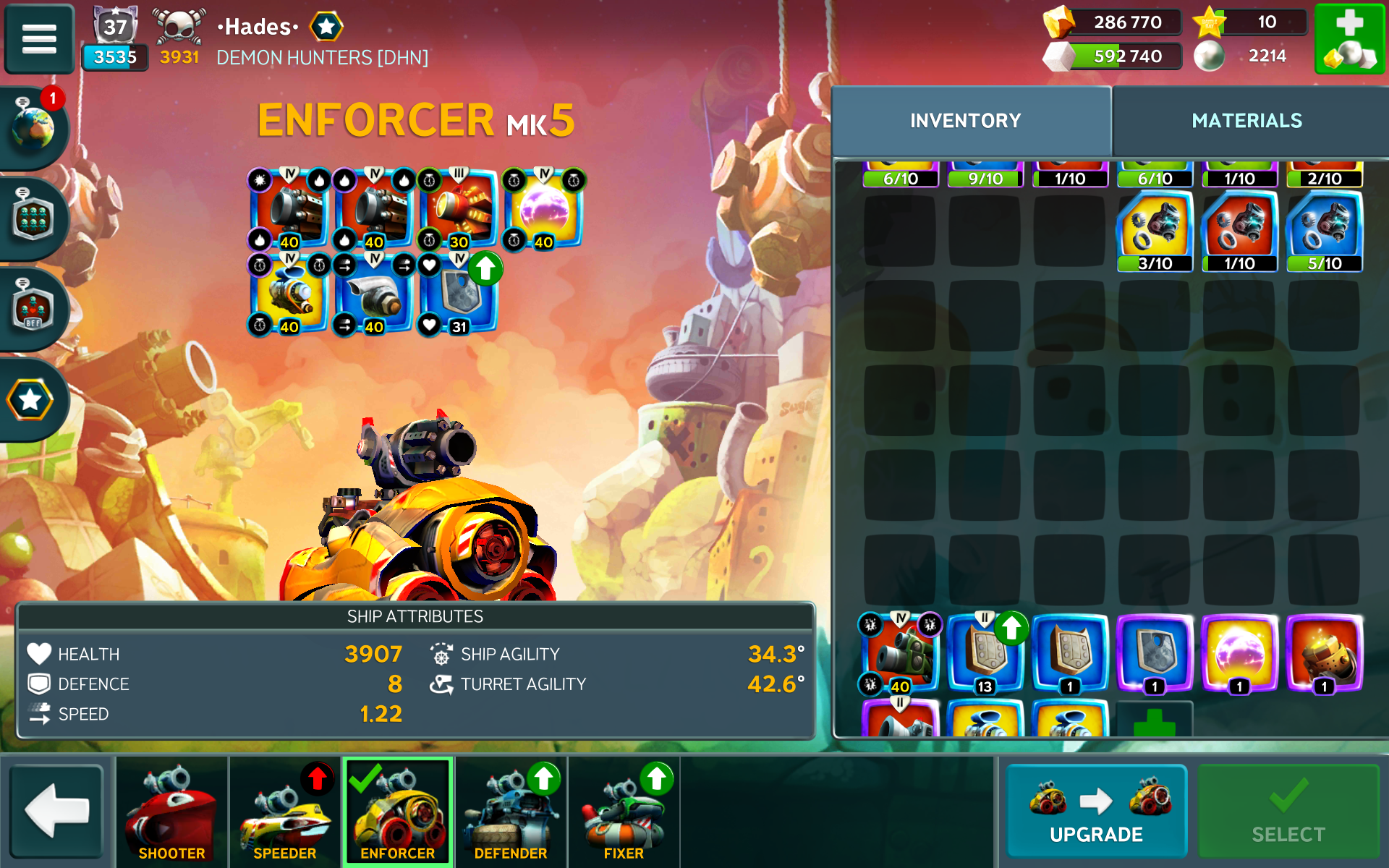Open the star badge side button
This screenshot has height=868, width=1389.
tap(30, 400)
